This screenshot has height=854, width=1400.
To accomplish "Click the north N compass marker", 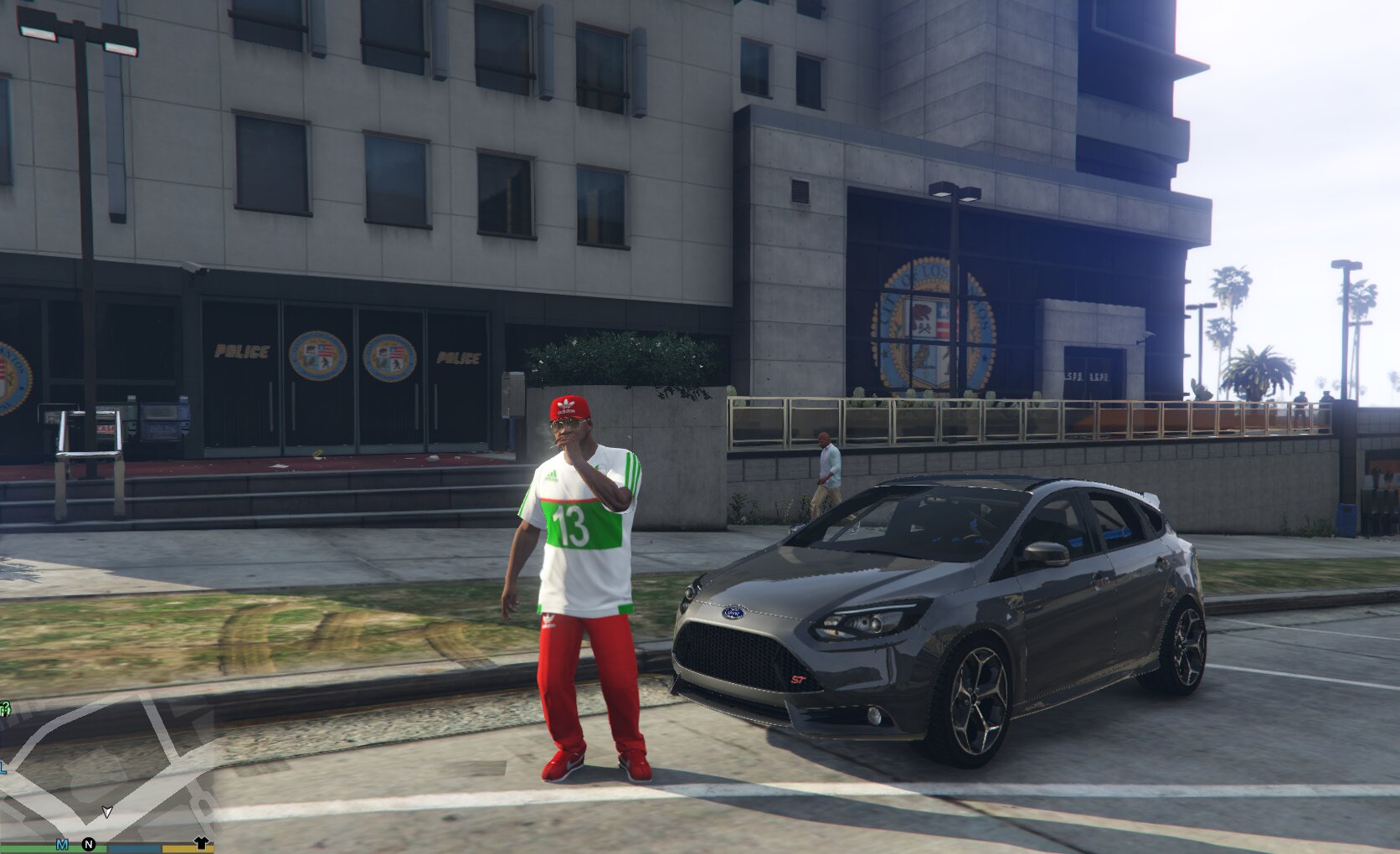I will (89, 844).
